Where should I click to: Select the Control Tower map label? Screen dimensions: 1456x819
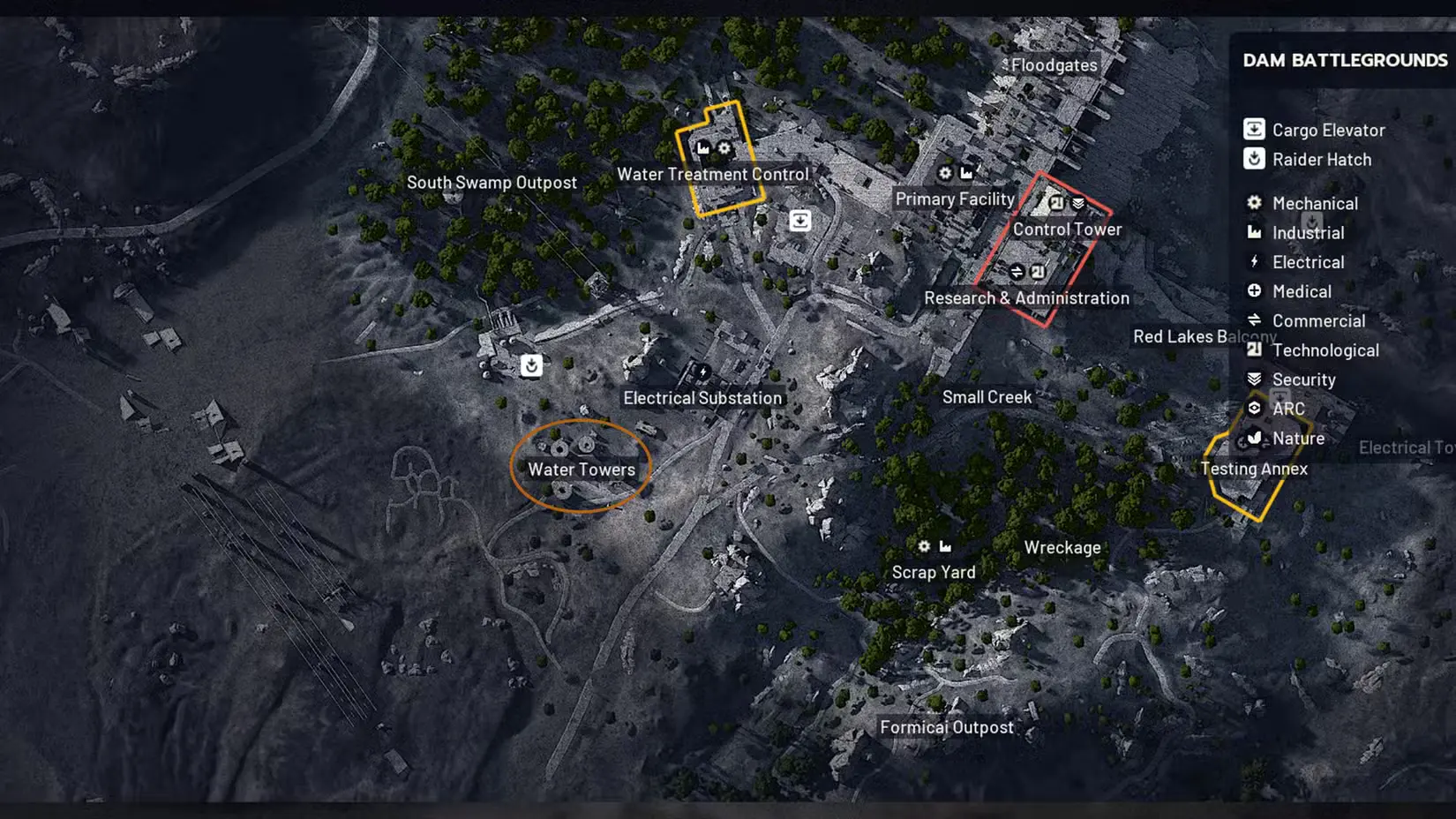(1067, 229)
